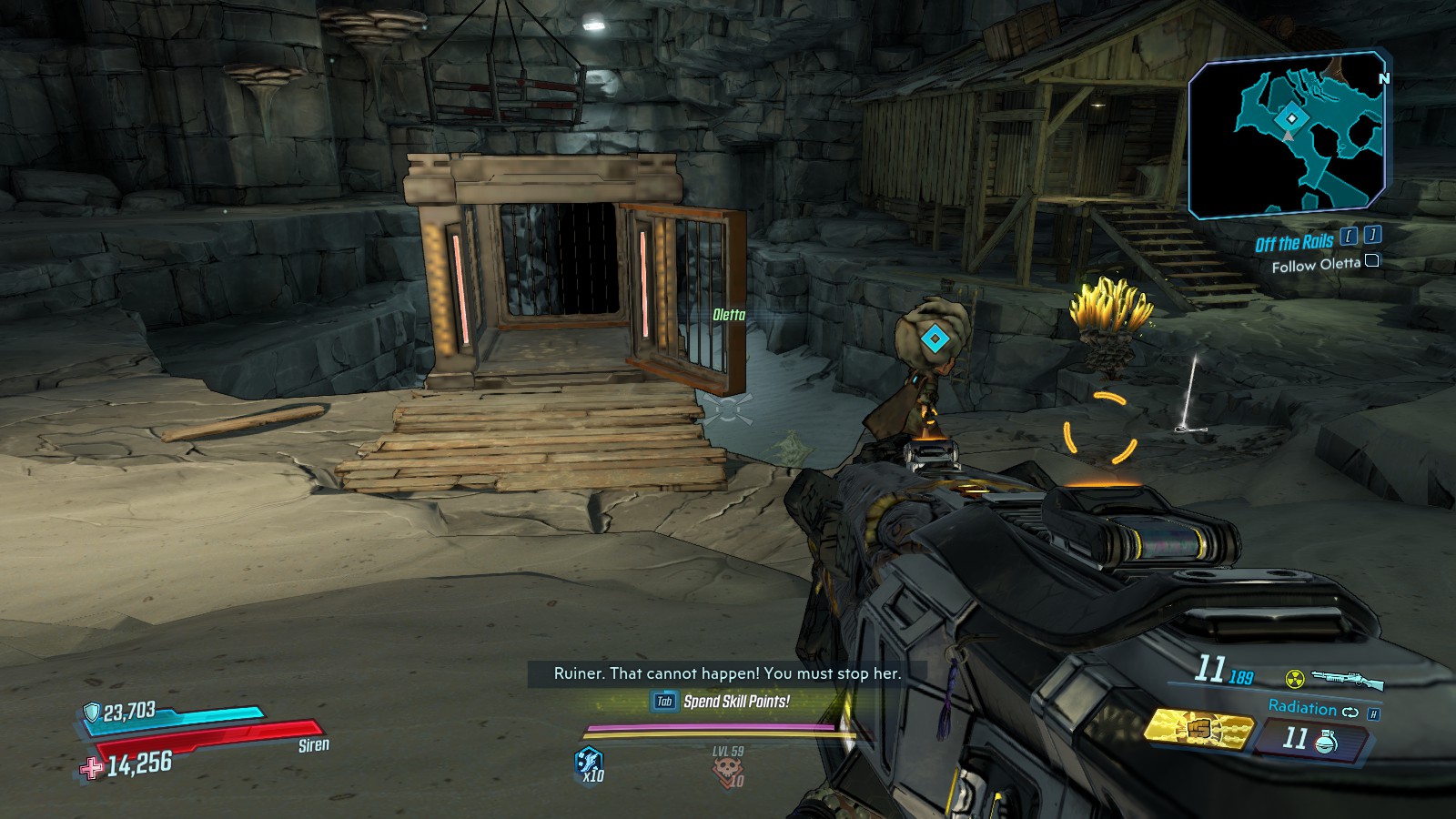The height and width of the screenshot is (819, 1456).
Task: Click the Oletta objective waypoint marker
Action: click(934, 339)
